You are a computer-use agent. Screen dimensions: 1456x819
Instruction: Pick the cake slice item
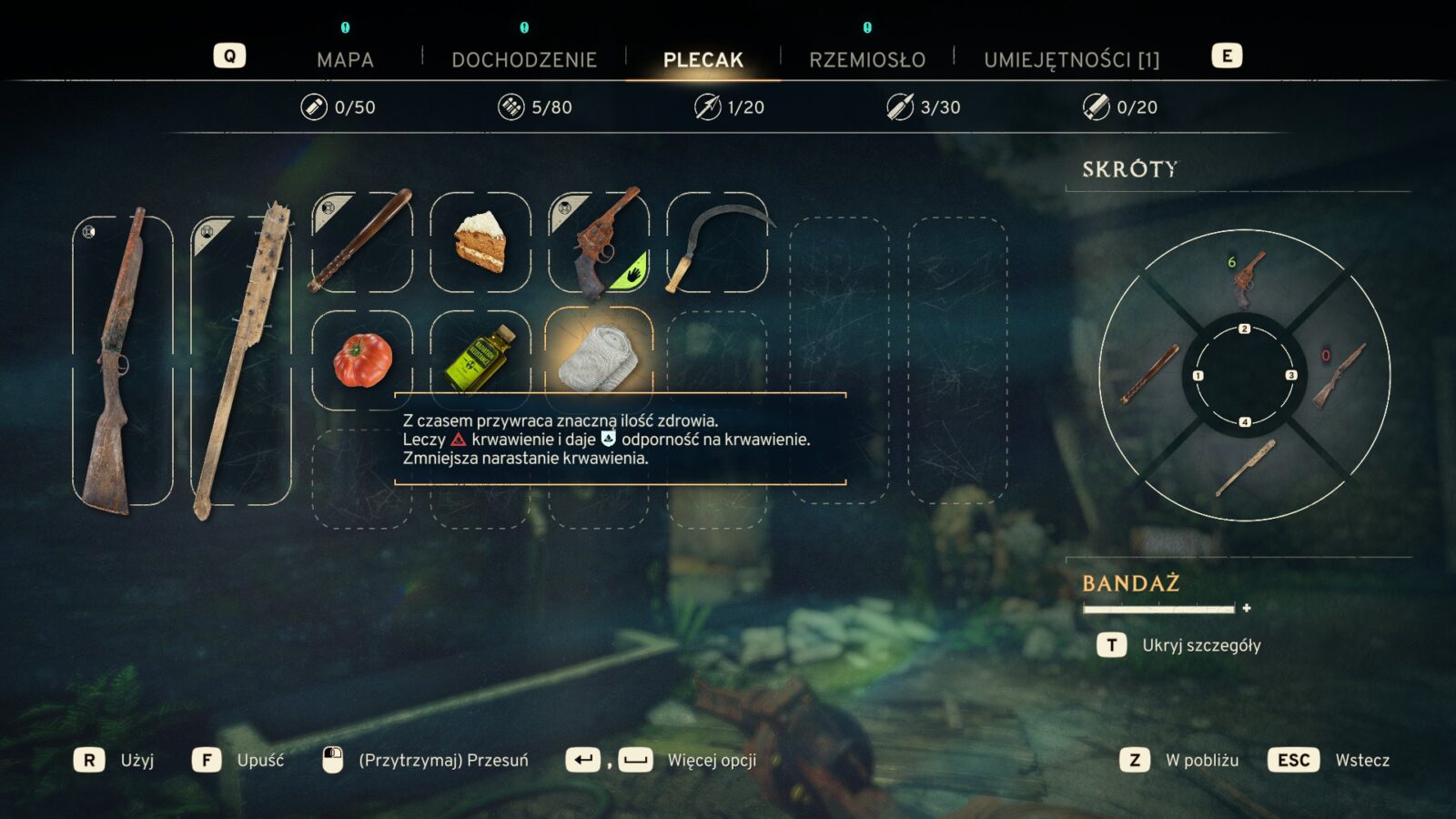(x=480, y=242)
